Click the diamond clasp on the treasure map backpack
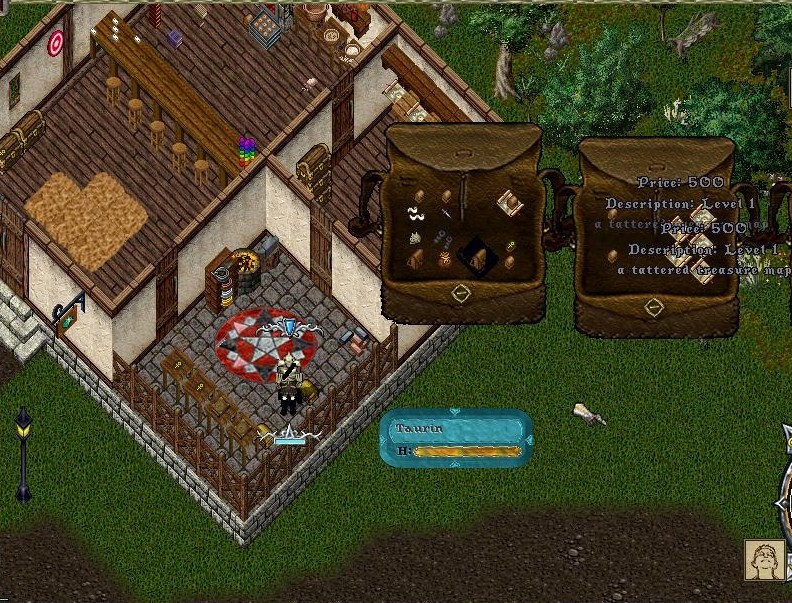 [655, 309]
